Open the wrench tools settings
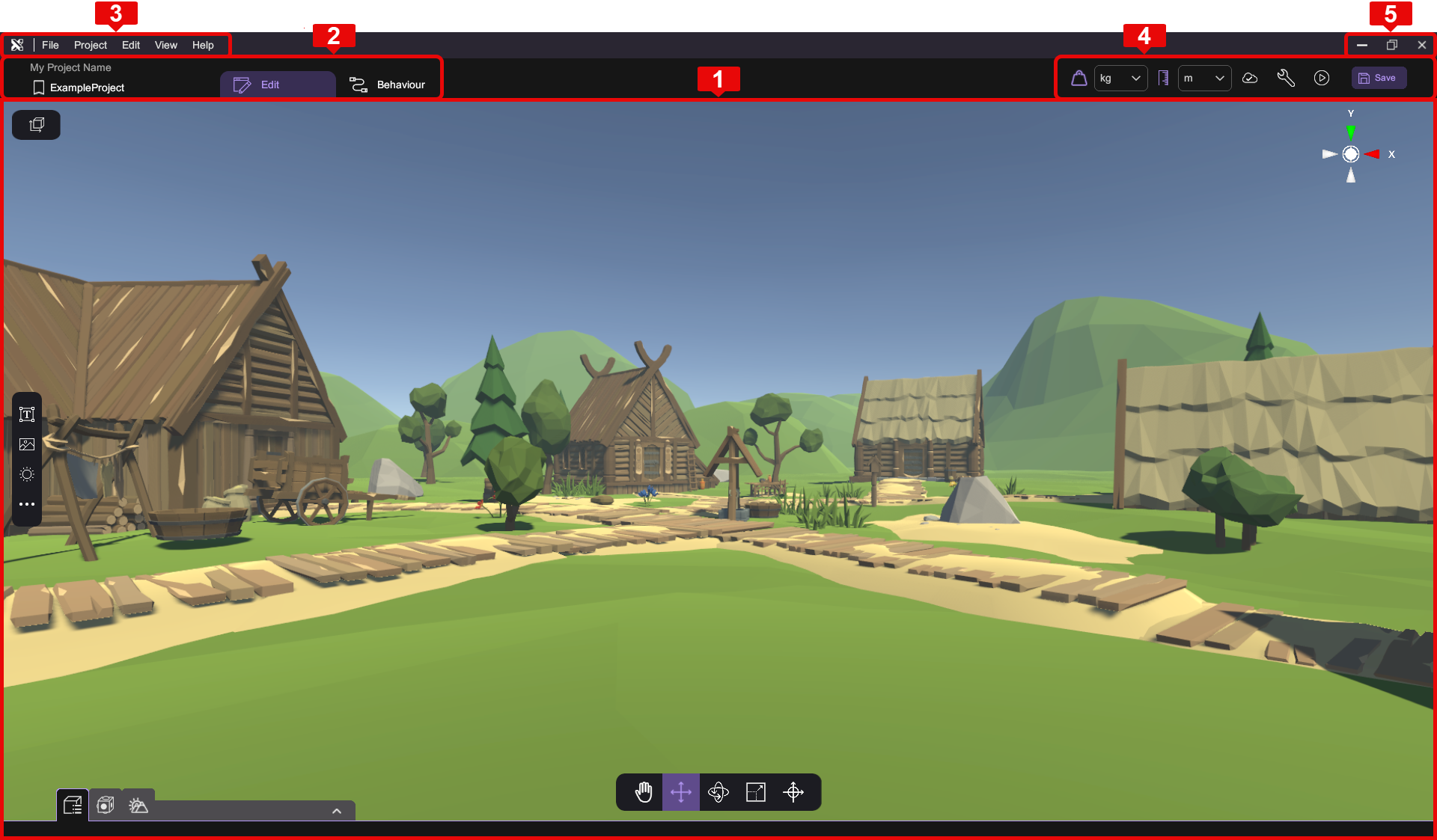The width and height of the screenshot is (1437, 840). 1286,78
